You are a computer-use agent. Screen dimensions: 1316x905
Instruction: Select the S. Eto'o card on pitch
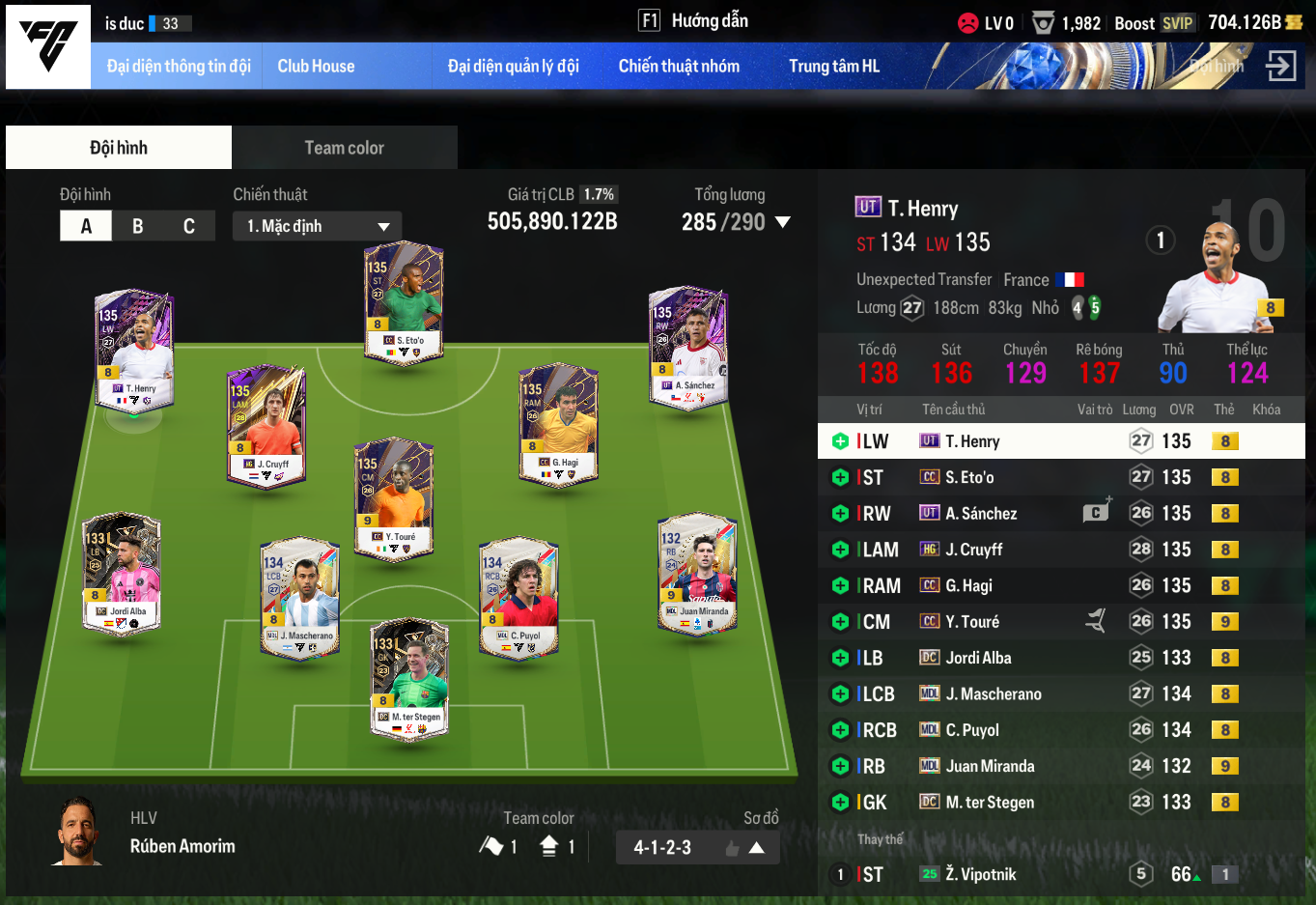pos(404,301)
